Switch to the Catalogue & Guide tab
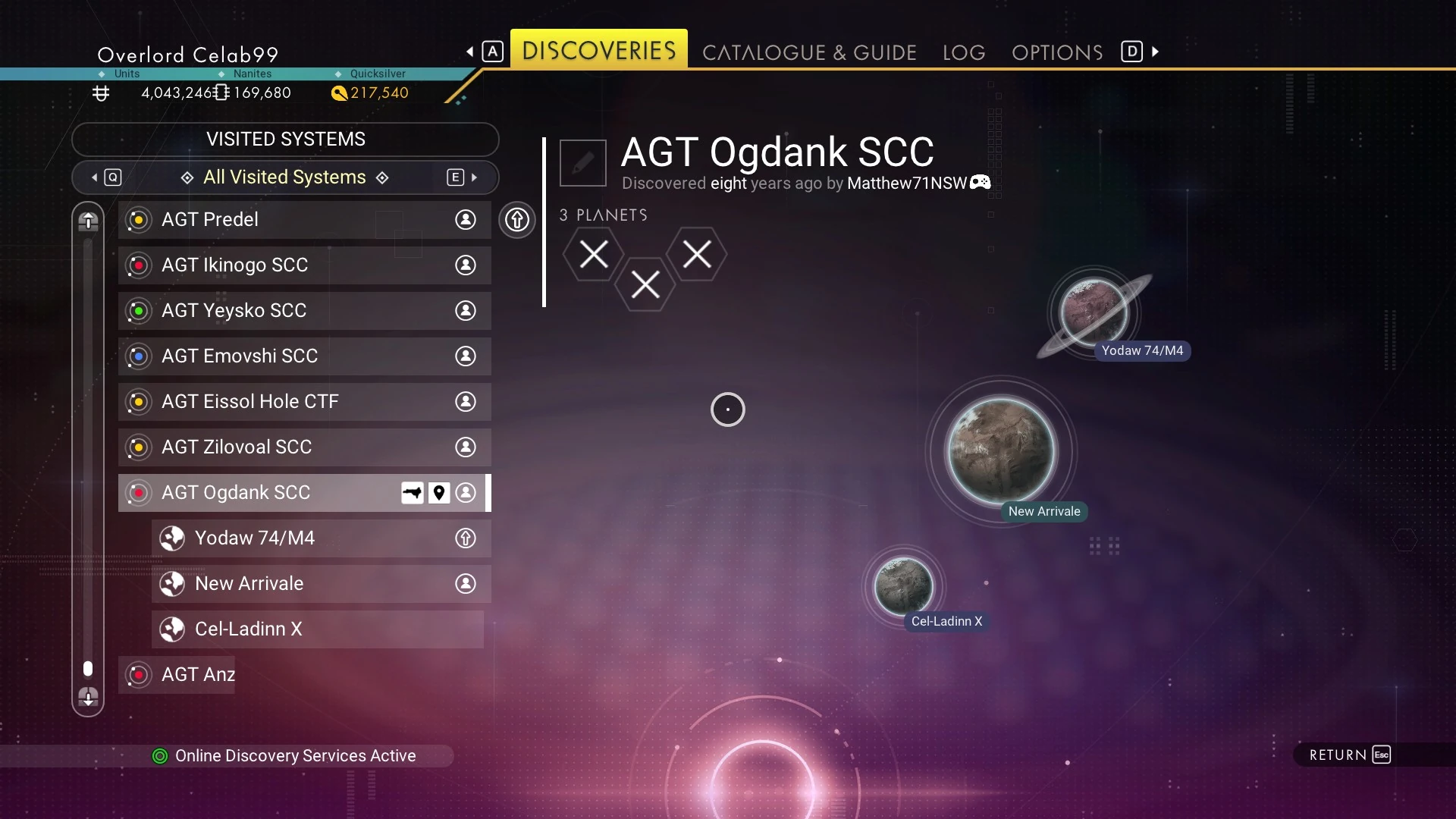The height and width of the screenshot is (819, 1456). coord(809,52)
